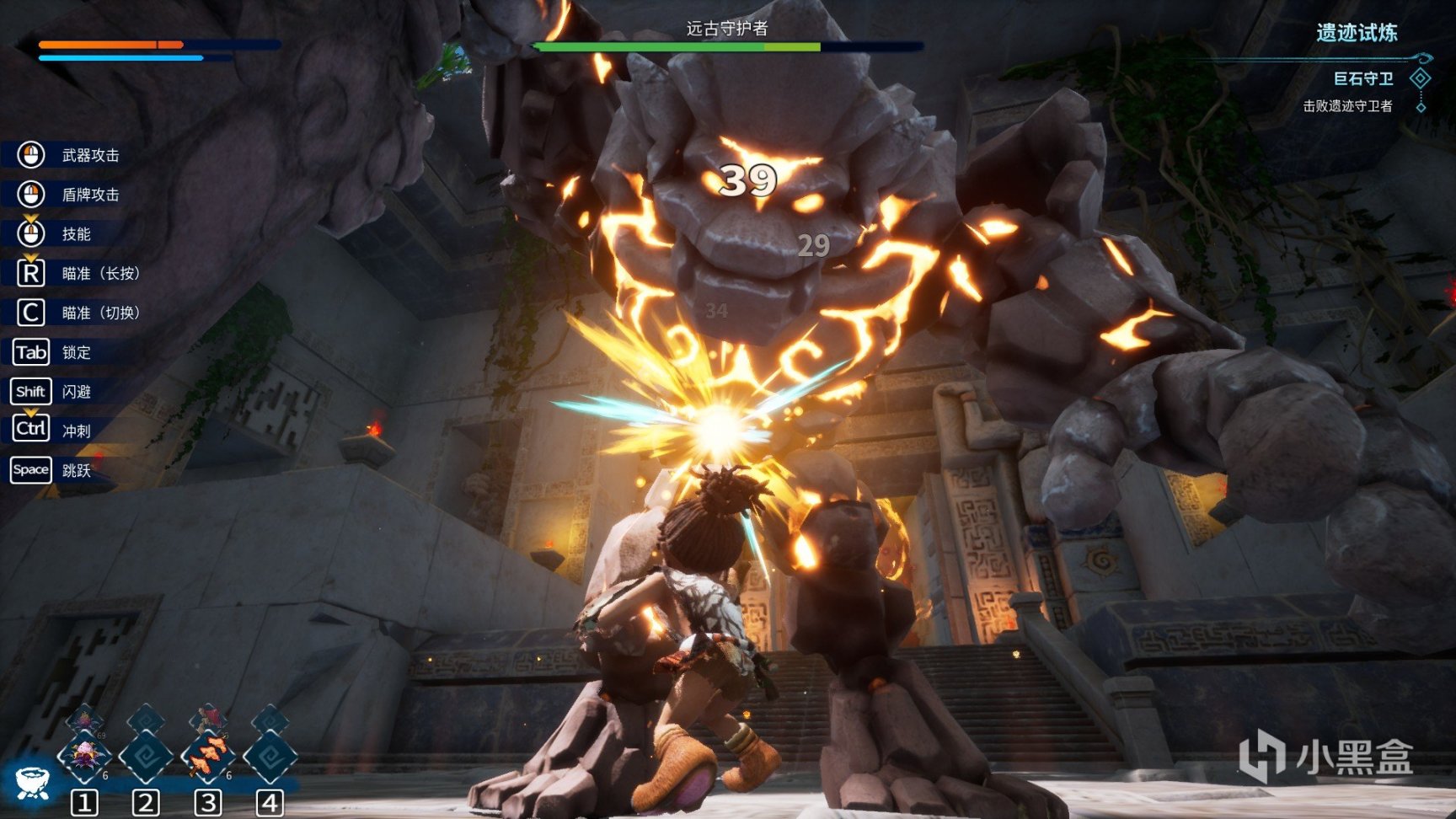Open the 遗迹试炼 quest tracker title
This screenshot has width=1456, height=819.
click(1357, 33)
